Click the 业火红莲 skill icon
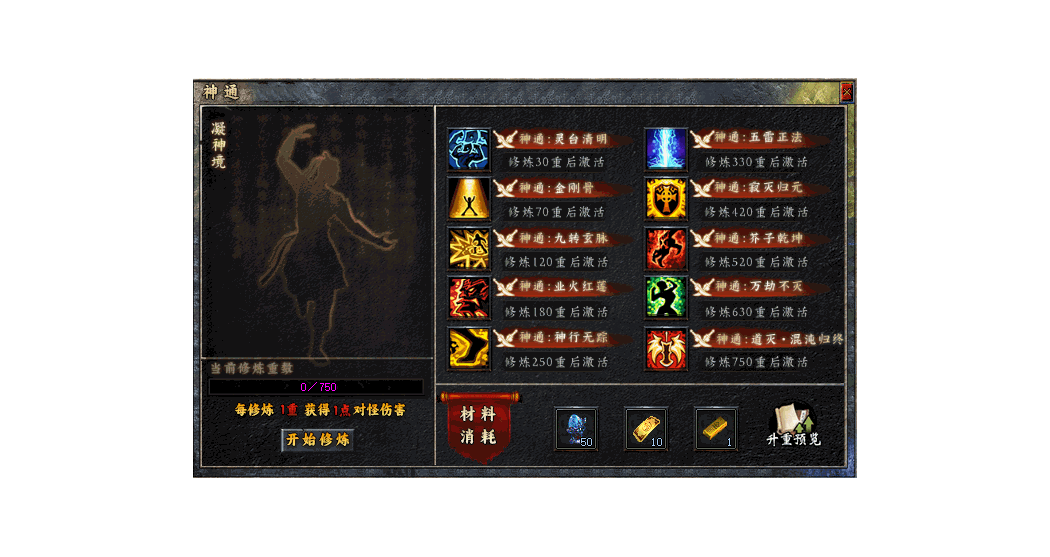Image resolution: width=1050 pixels, height=557 pixels. click(468, 298)
